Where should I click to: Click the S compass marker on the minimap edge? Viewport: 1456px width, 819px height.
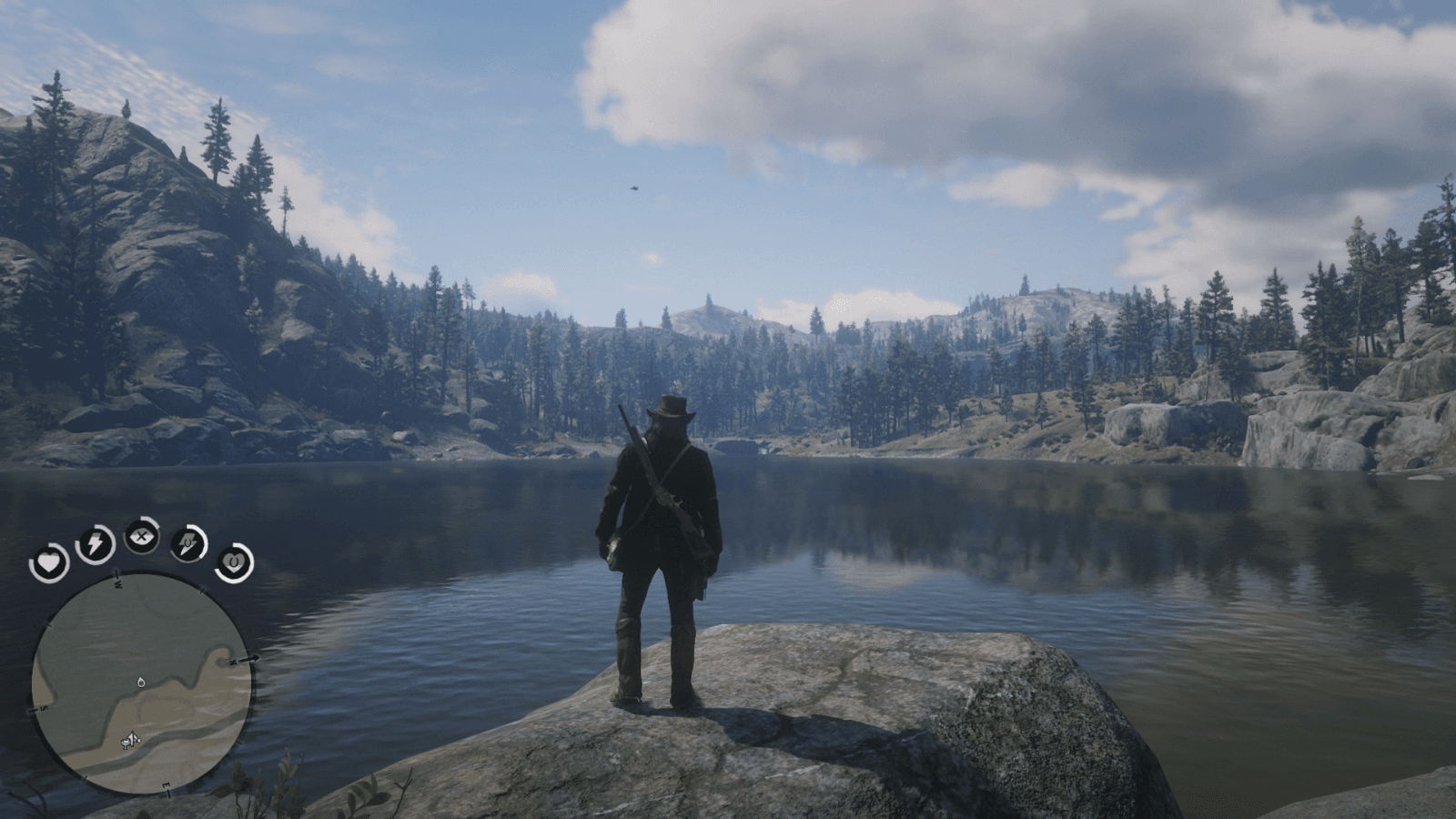pos(42,709)
